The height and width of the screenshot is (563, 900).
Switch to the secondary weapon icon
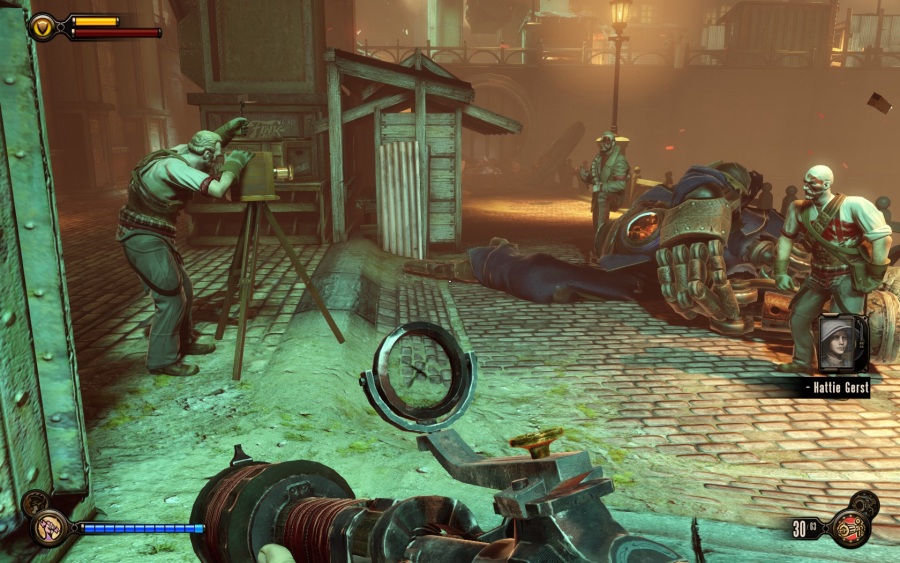[x=863, y=504]
